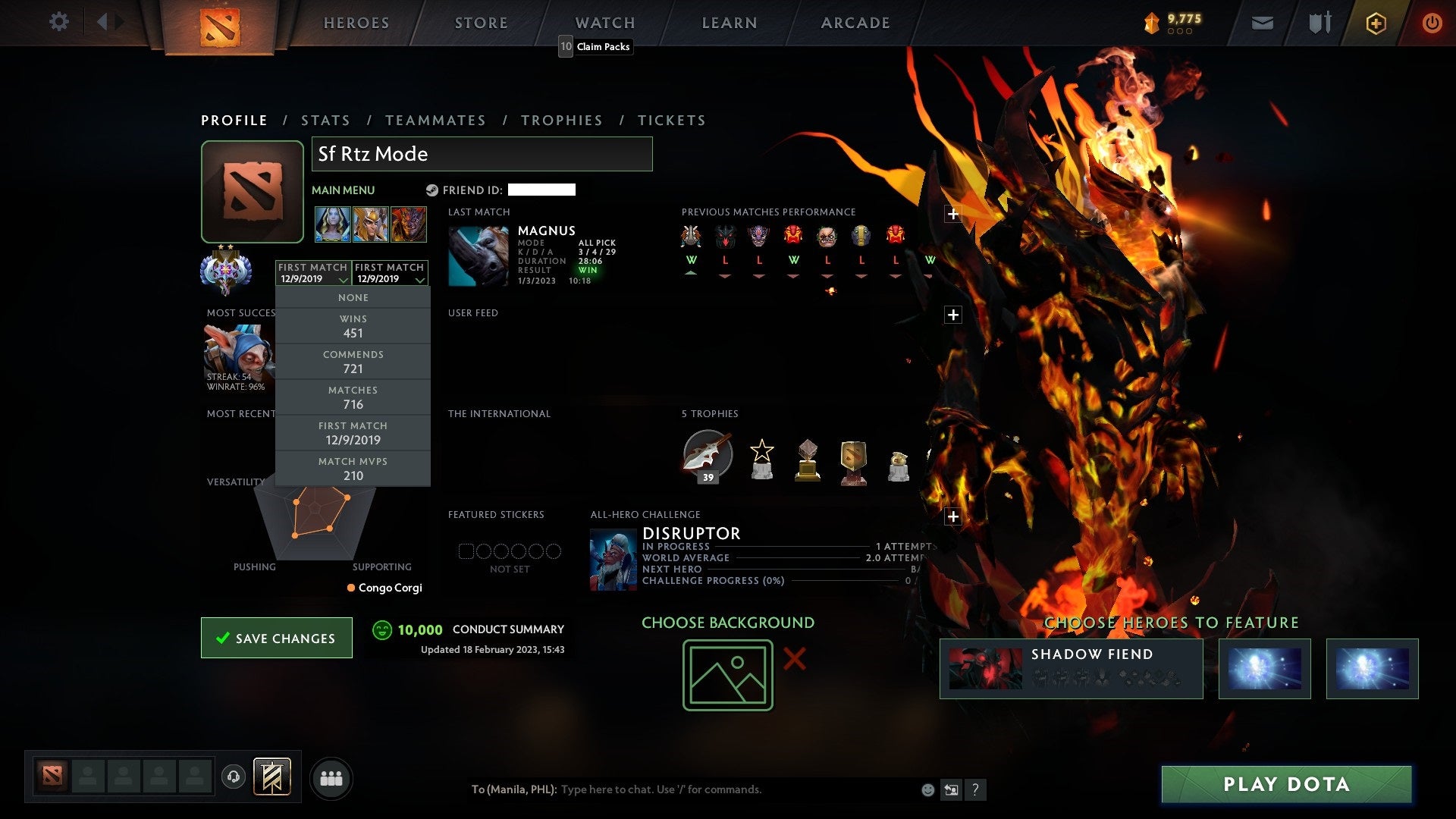Remove the background with red X
The height and width of the screenshot is (819, 1456).
(x=794, y=659)
